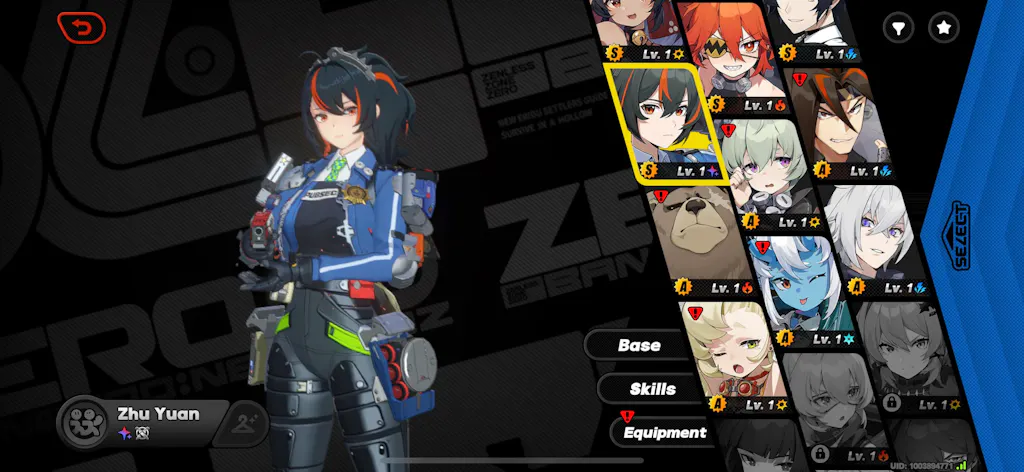Show the Equipment tab
The width and height of the screenshot is (1024, 472).
point(664,433)
